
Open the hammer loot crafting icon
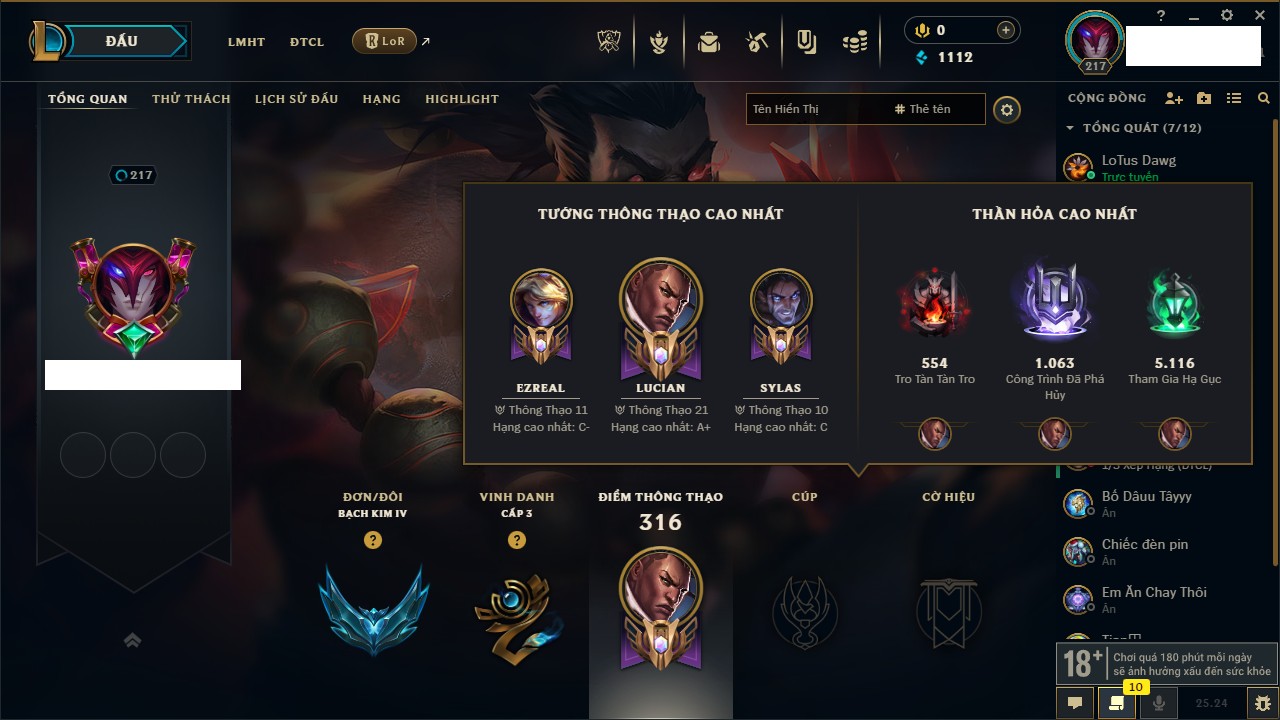coord(757,42)
